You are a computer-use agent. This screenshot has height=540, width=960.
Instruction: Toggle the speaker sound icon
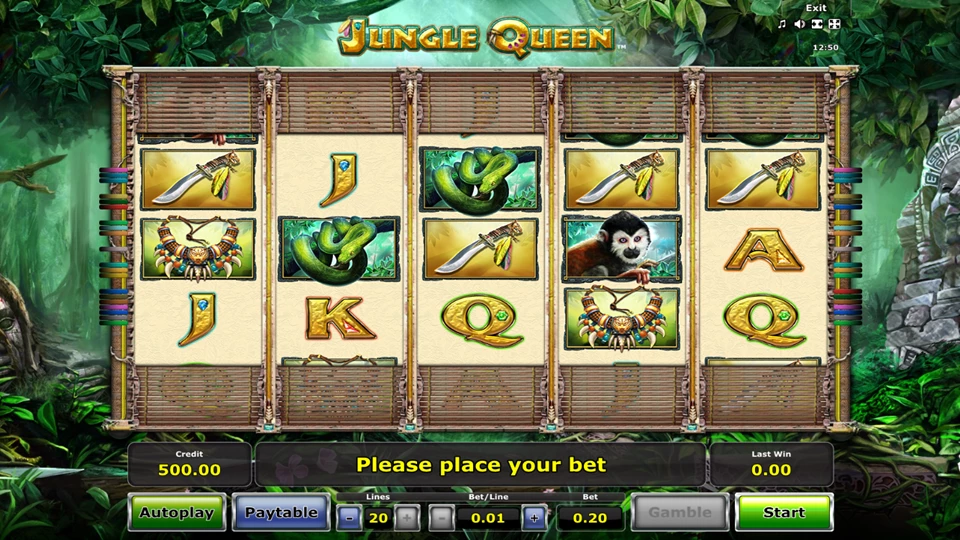(x=800, y=24)
